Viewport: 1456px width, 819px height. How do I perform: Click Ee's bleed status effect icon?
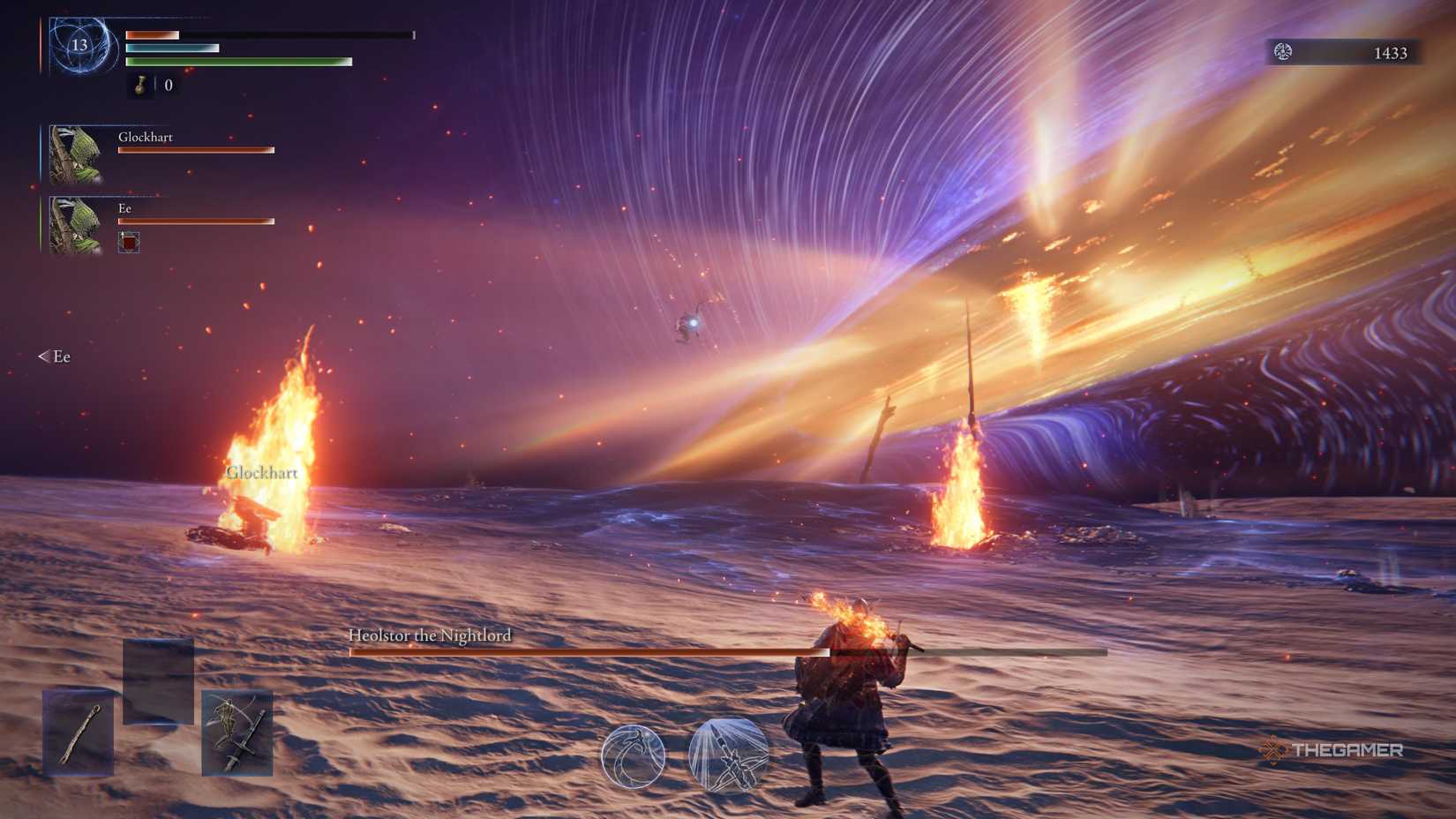[128, 244]
